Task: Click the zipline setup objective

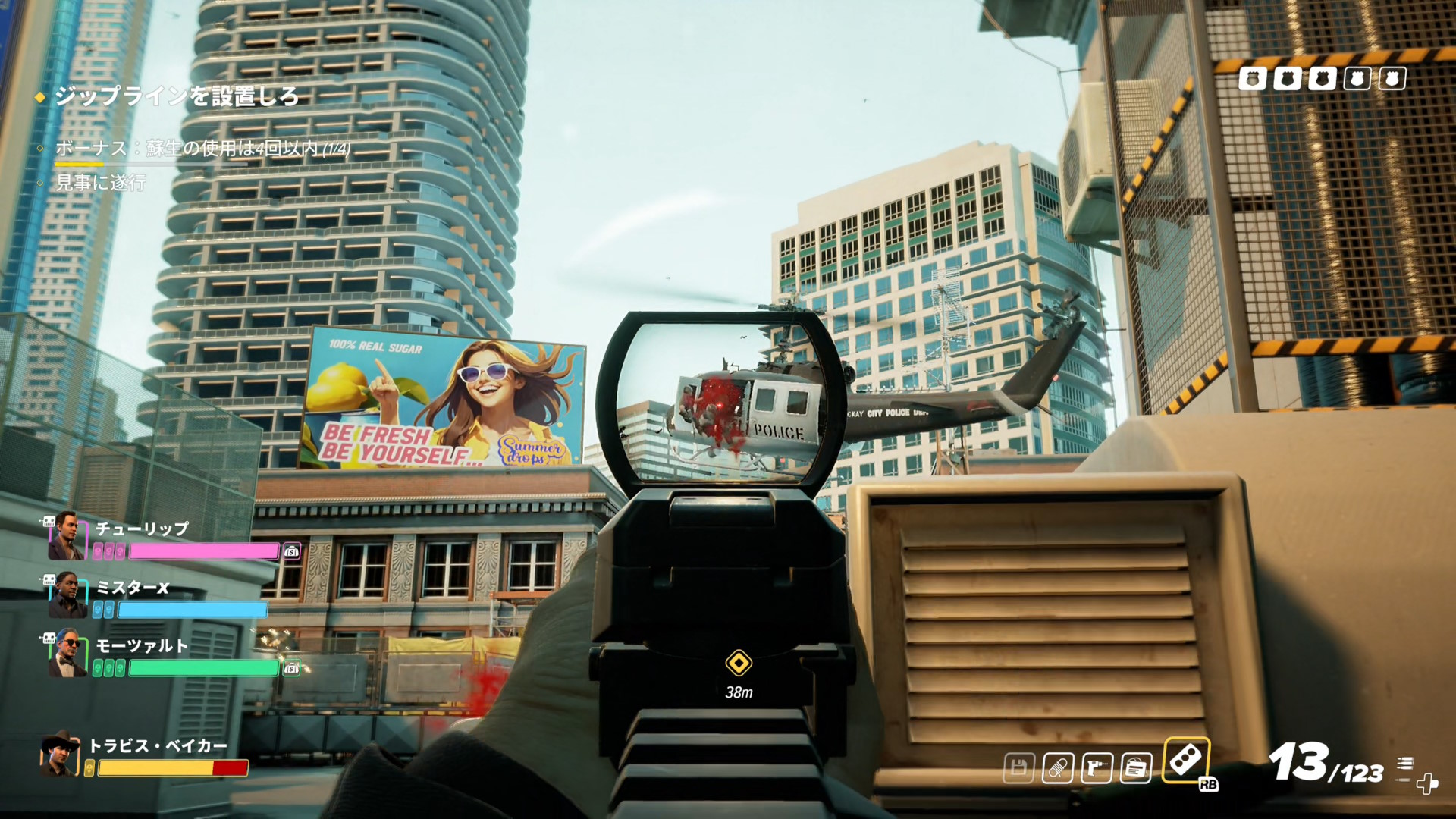Action: (177, 96)
